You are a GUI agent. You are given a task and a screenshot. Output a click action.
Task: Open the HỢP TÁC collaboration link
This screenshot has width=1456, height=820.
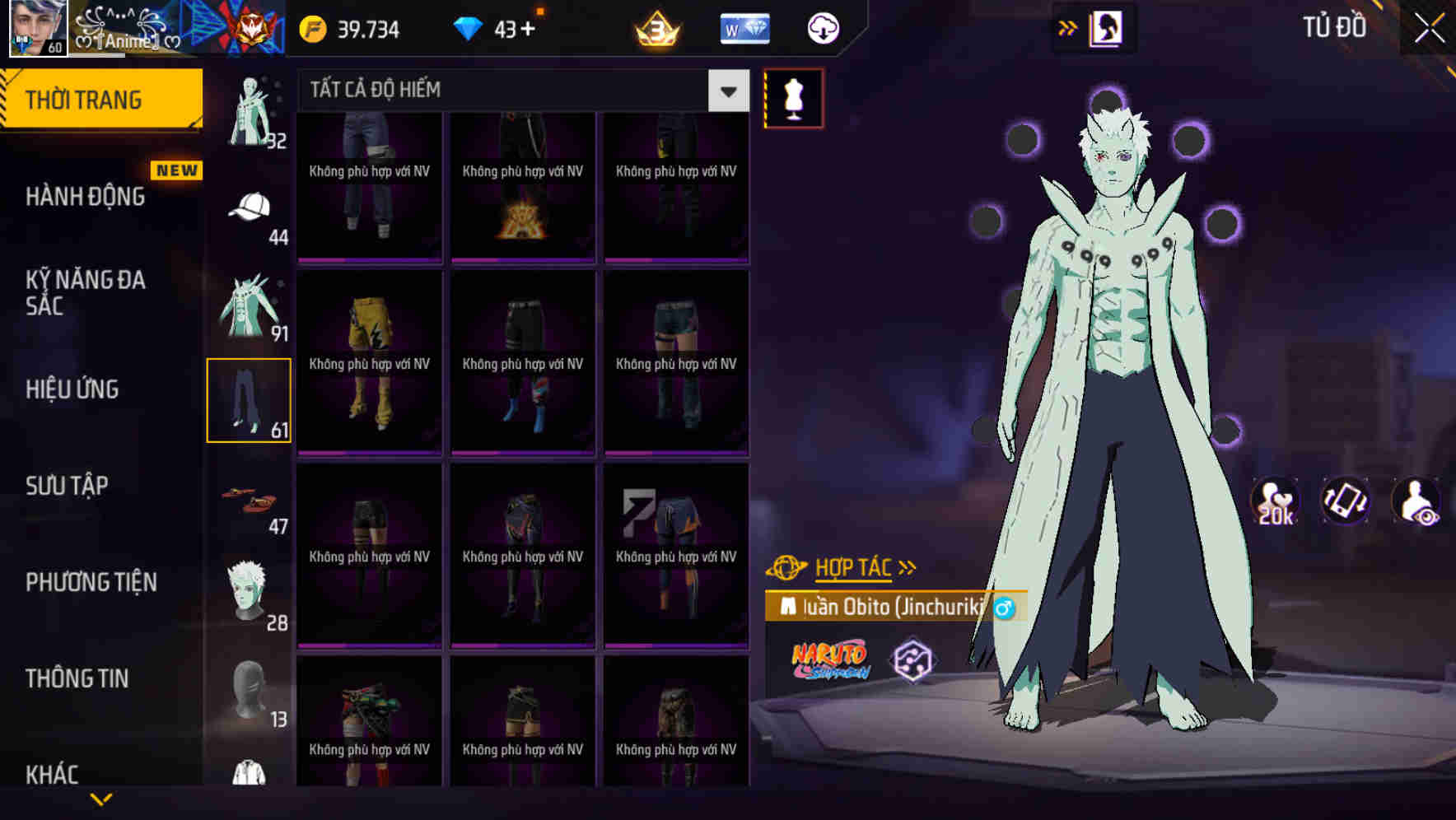pyautogui.click(x=853, y=566)
